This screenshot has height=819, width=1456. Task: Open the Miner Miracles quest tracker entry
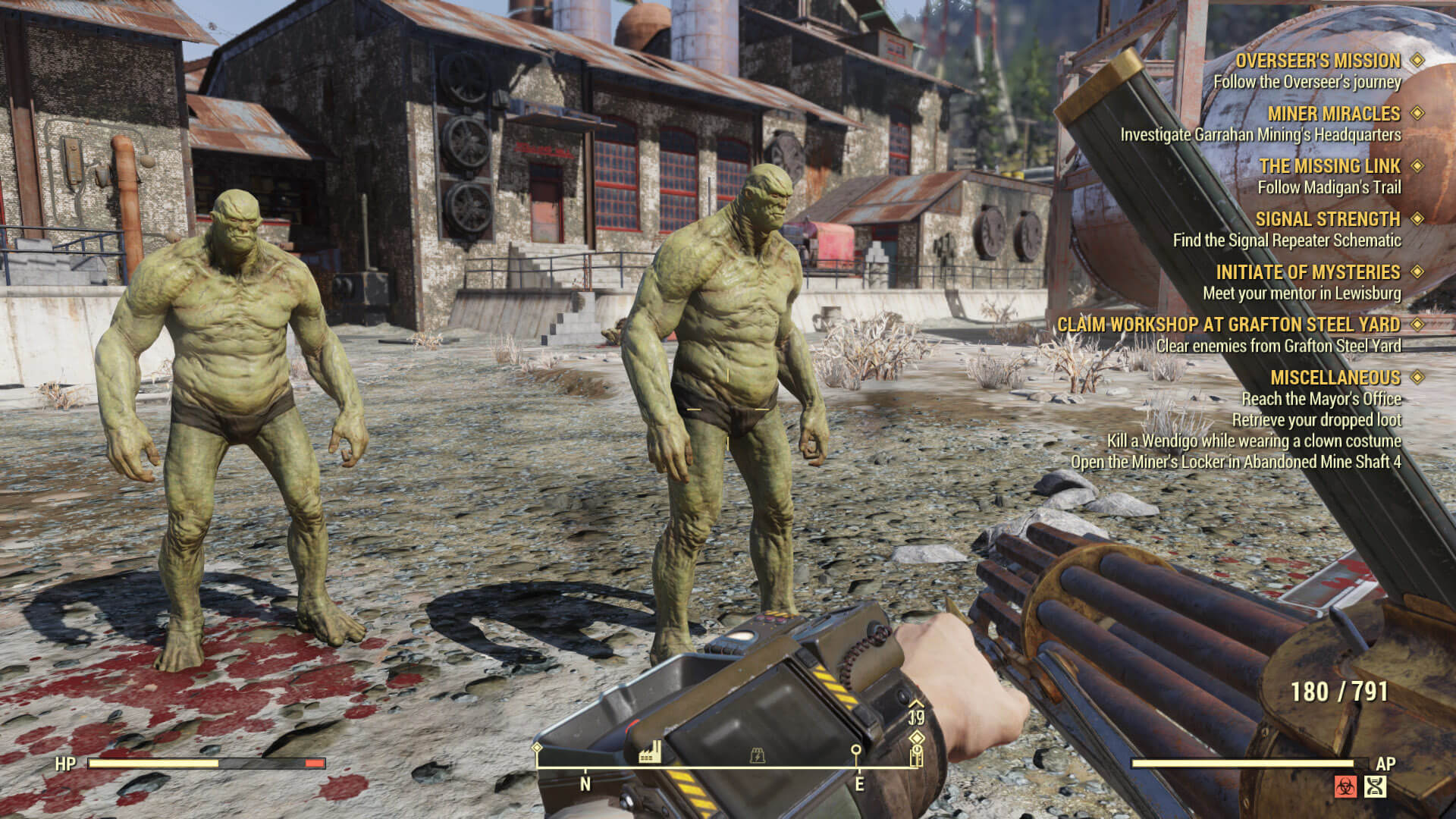[x=1333, y=114]
